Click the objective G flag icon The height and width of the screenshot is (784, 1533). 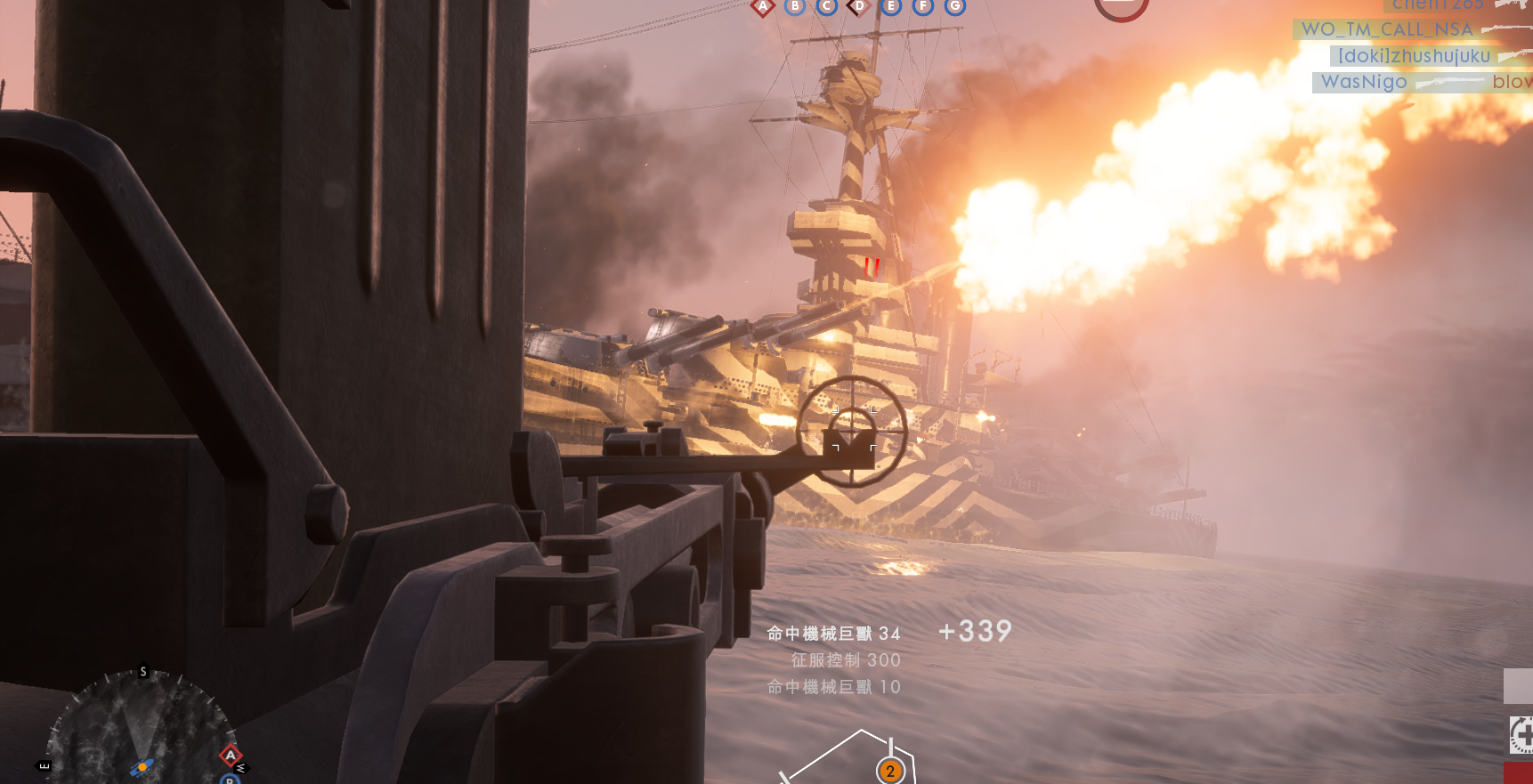pos(955,6)
